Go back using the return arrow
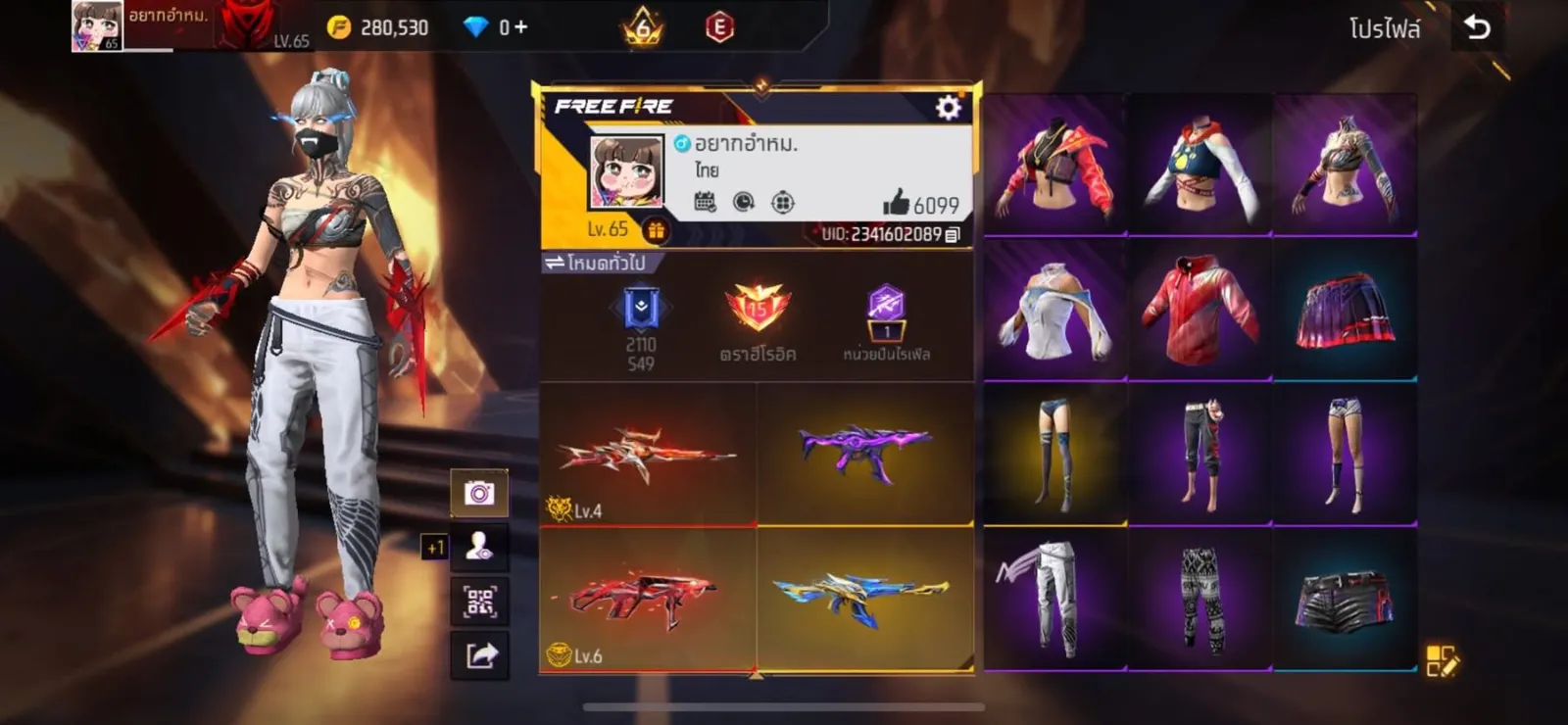This screenshot has height=725, width=1568. click(x=1477, y=27)
